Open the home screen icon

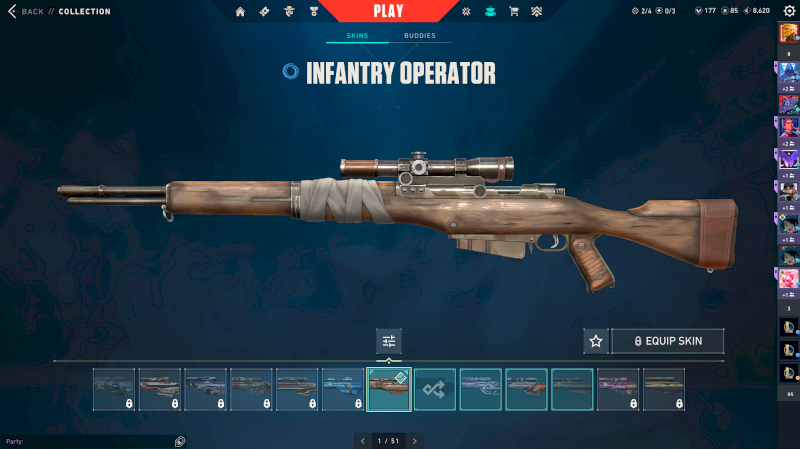[x=240, y=12]
